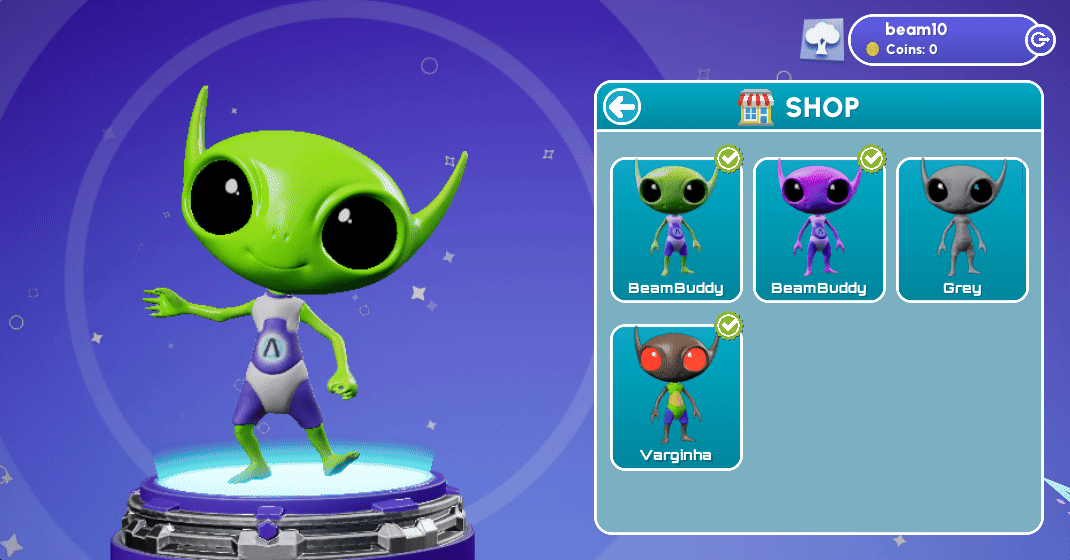Pick the Grey alien skin tile
The width and height of the screenshot is (1070, 560).
(961, 229)
